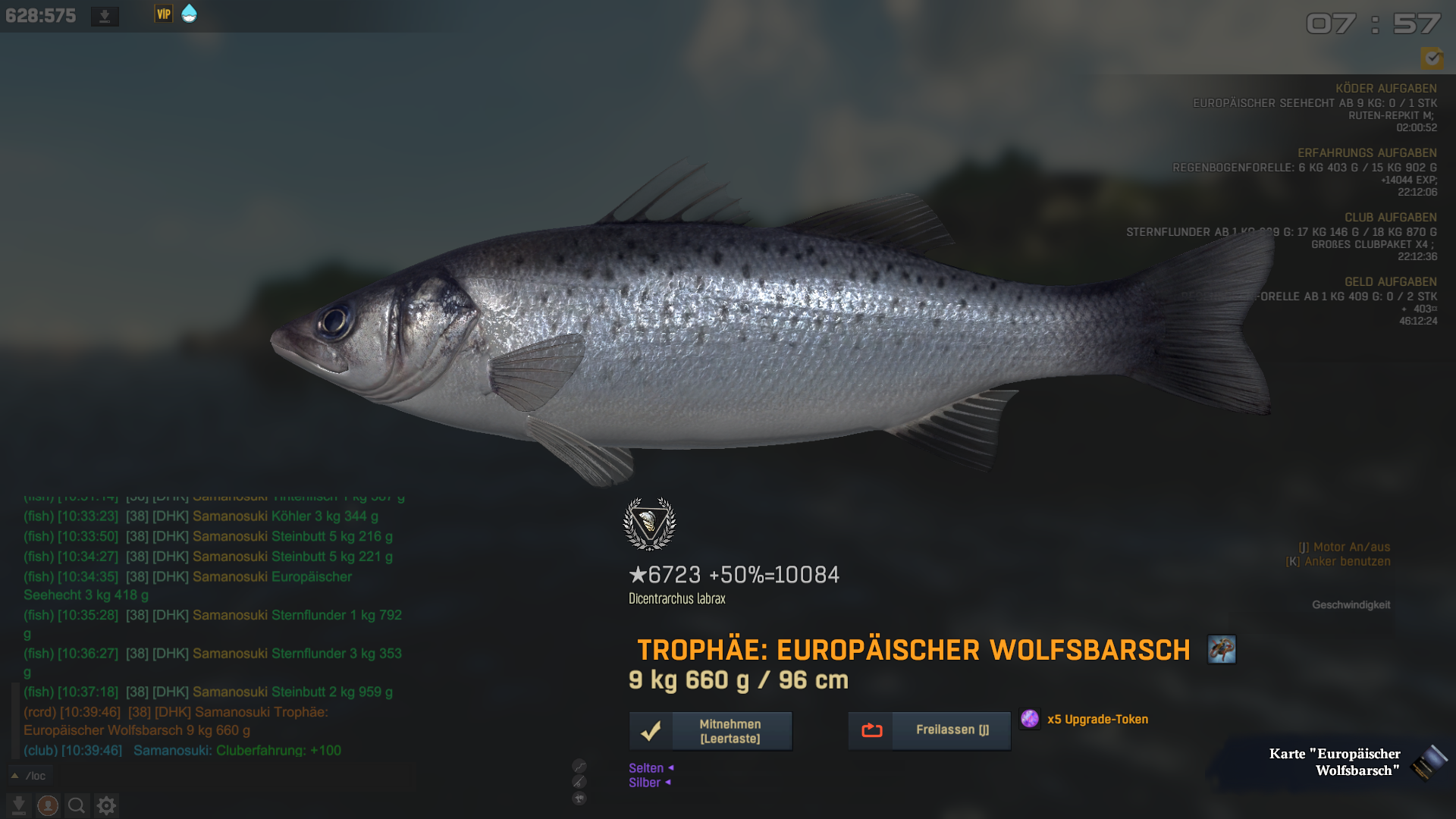This screenshot has height=819, width=1456.
Task: Open the VIP status icon
Action: pos(163,14)
